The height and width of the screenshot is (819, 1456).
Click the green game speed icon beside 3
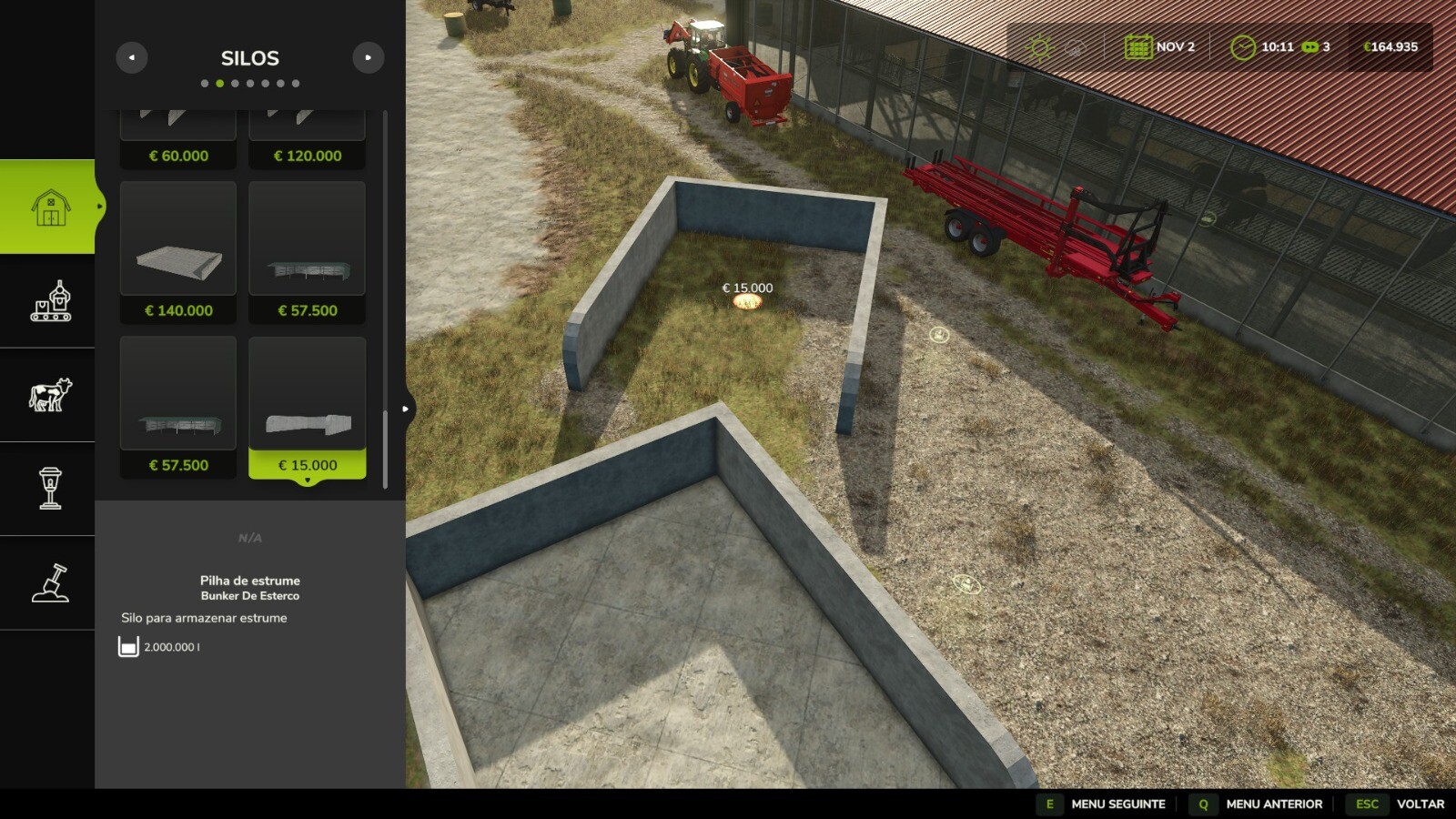click(1310, 45)
